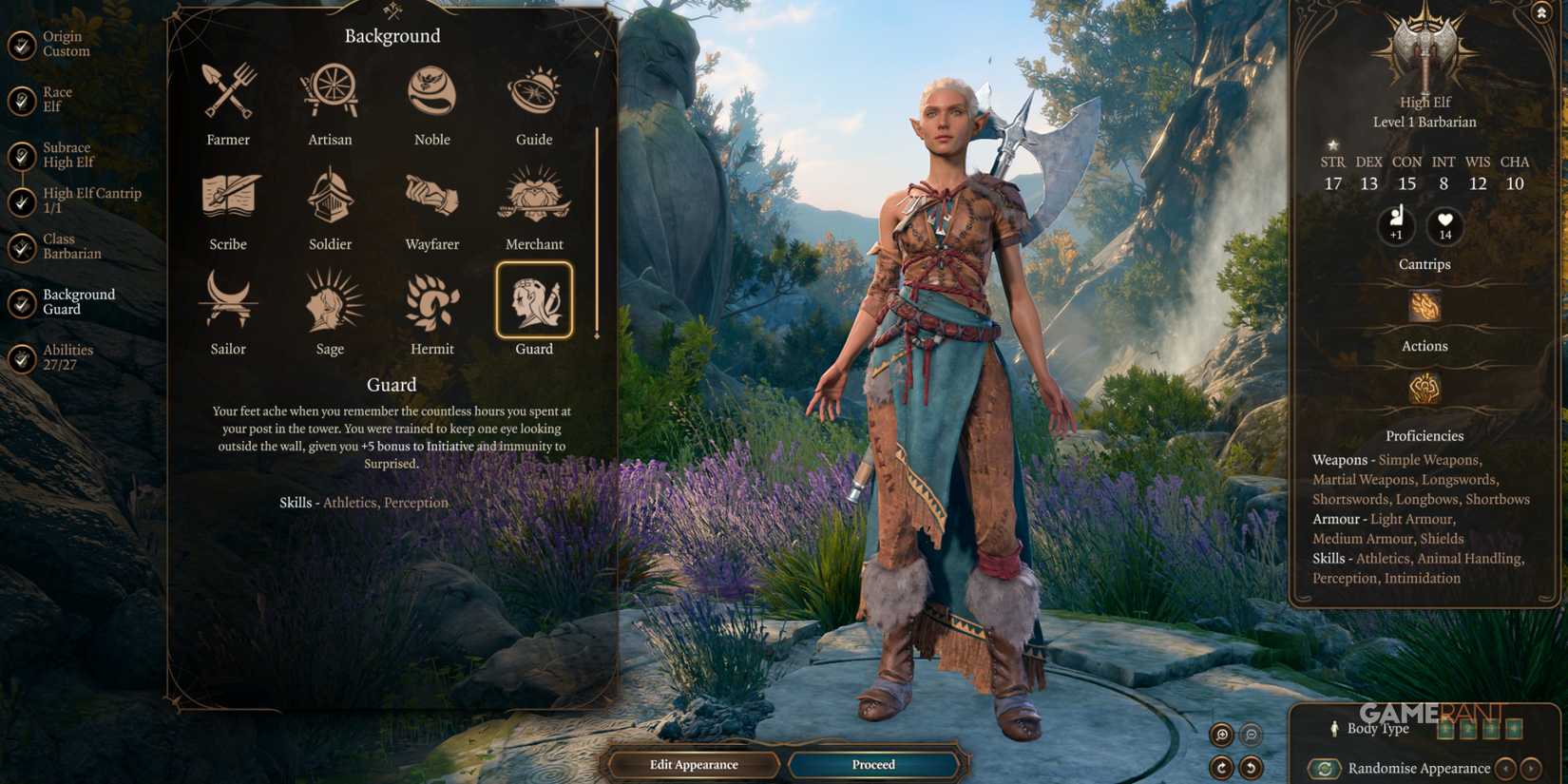
Task: Click the right arrow beside Randomise Appearance
Action: click(1531, 769)
